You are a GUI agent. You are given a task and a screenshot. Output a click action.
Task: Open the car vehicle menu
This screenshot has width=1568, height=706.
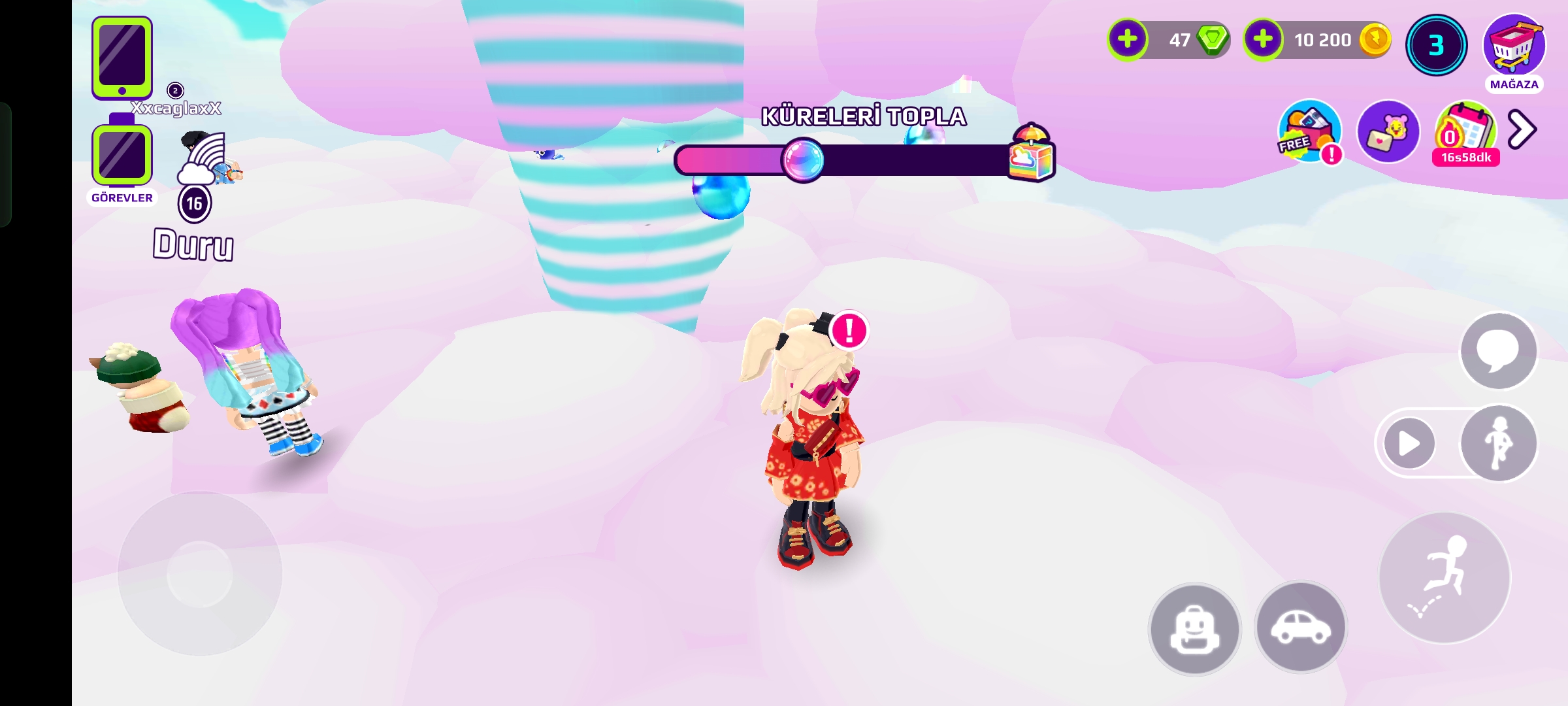[1300, 627]
